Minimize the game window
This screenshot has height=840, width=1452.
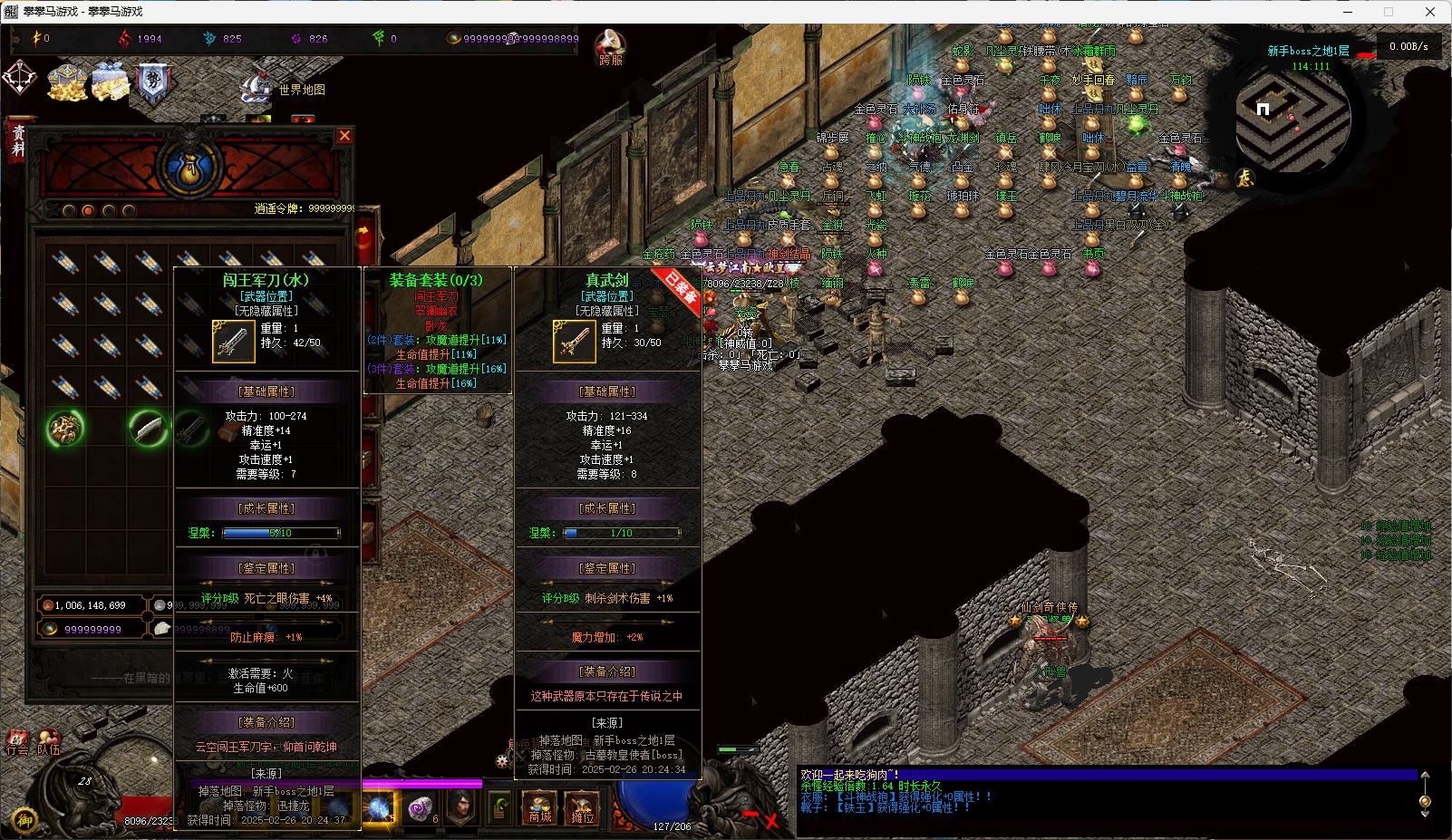1345,12
